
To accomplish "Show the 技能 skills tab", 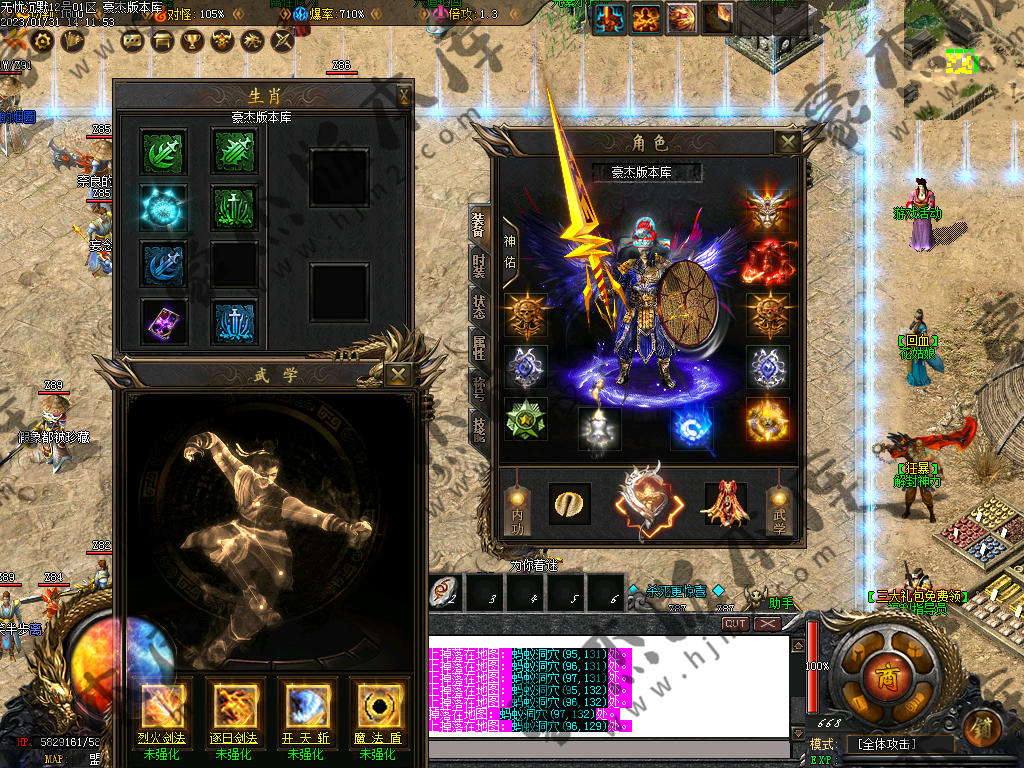I will pyautogui.click(x=480, y=430).
